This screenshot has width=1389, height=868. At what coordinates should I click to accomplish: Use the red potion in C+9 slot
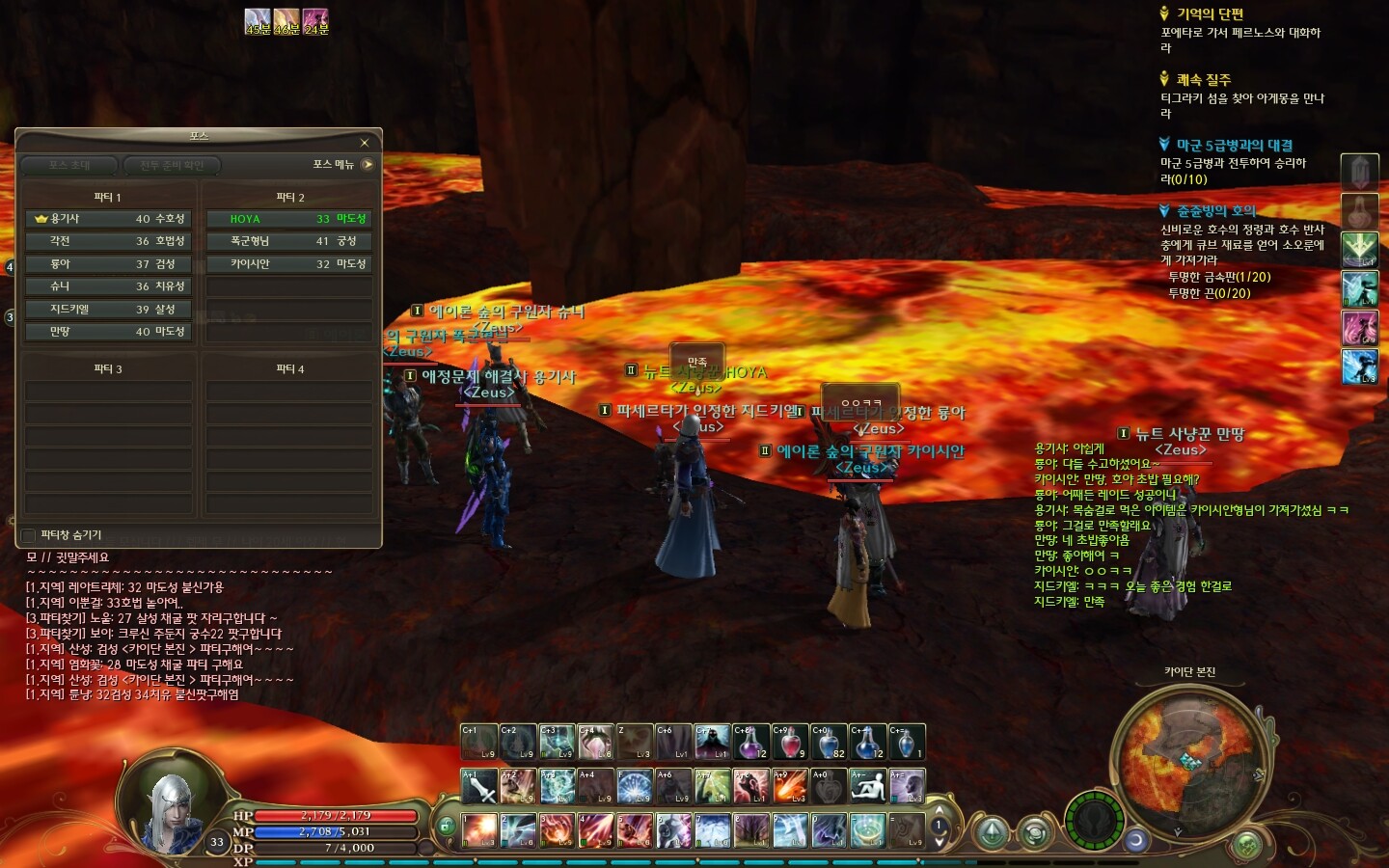[789, 742]
